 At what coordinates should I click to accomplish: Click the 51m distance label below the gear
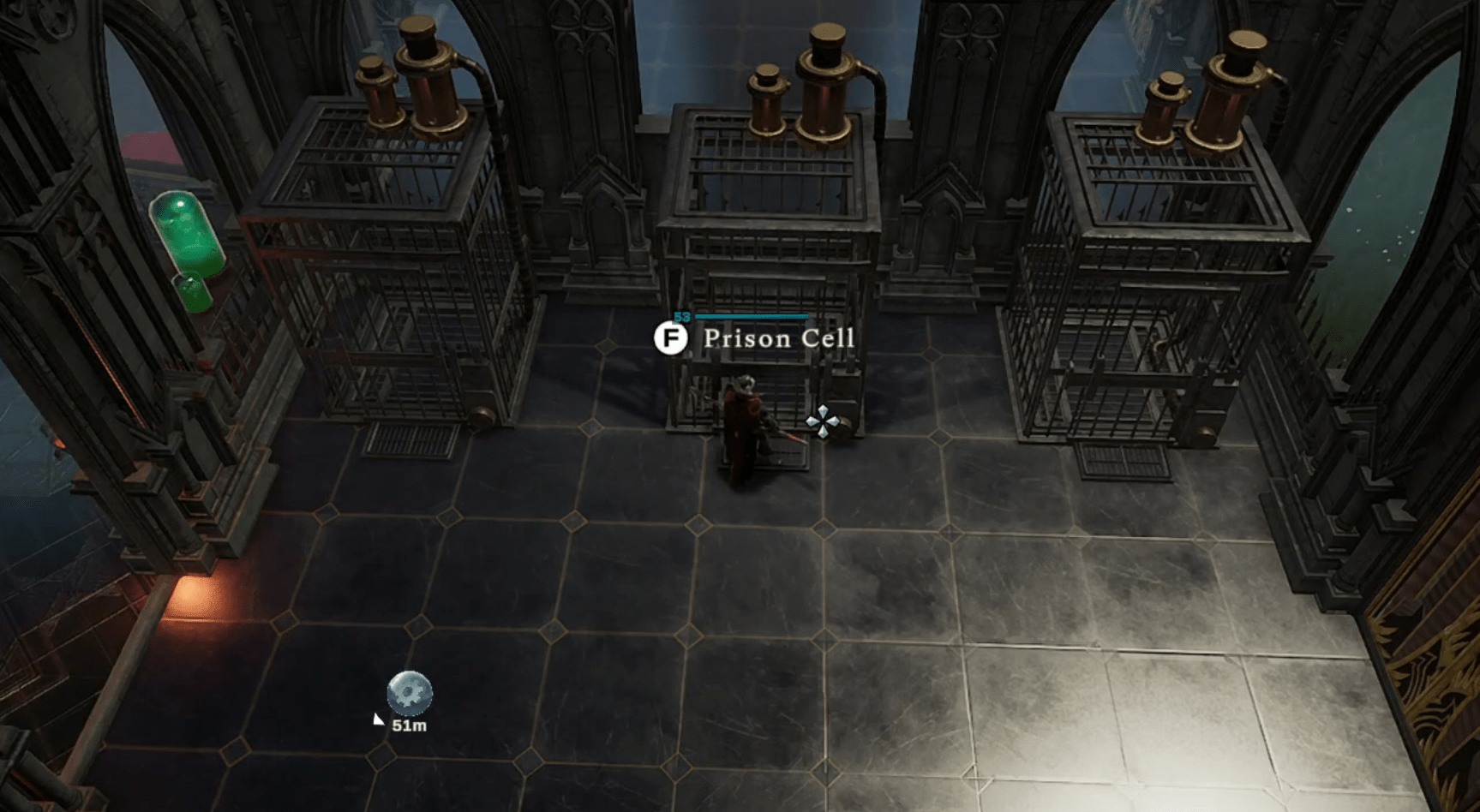(x=409, y=725)
